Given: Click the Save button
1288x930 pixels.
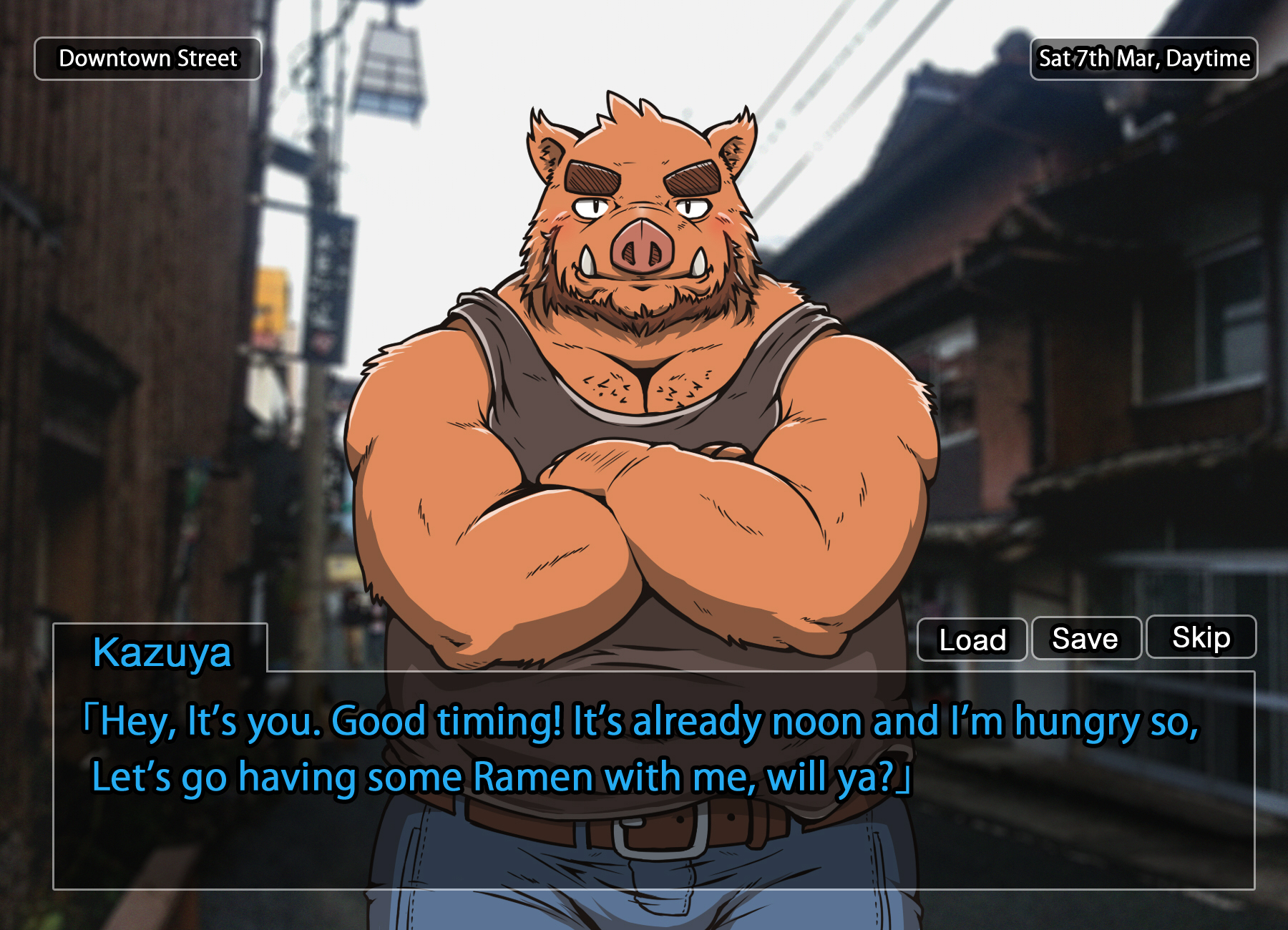Looking at the screenshot, I should [x=1085, y=638].
